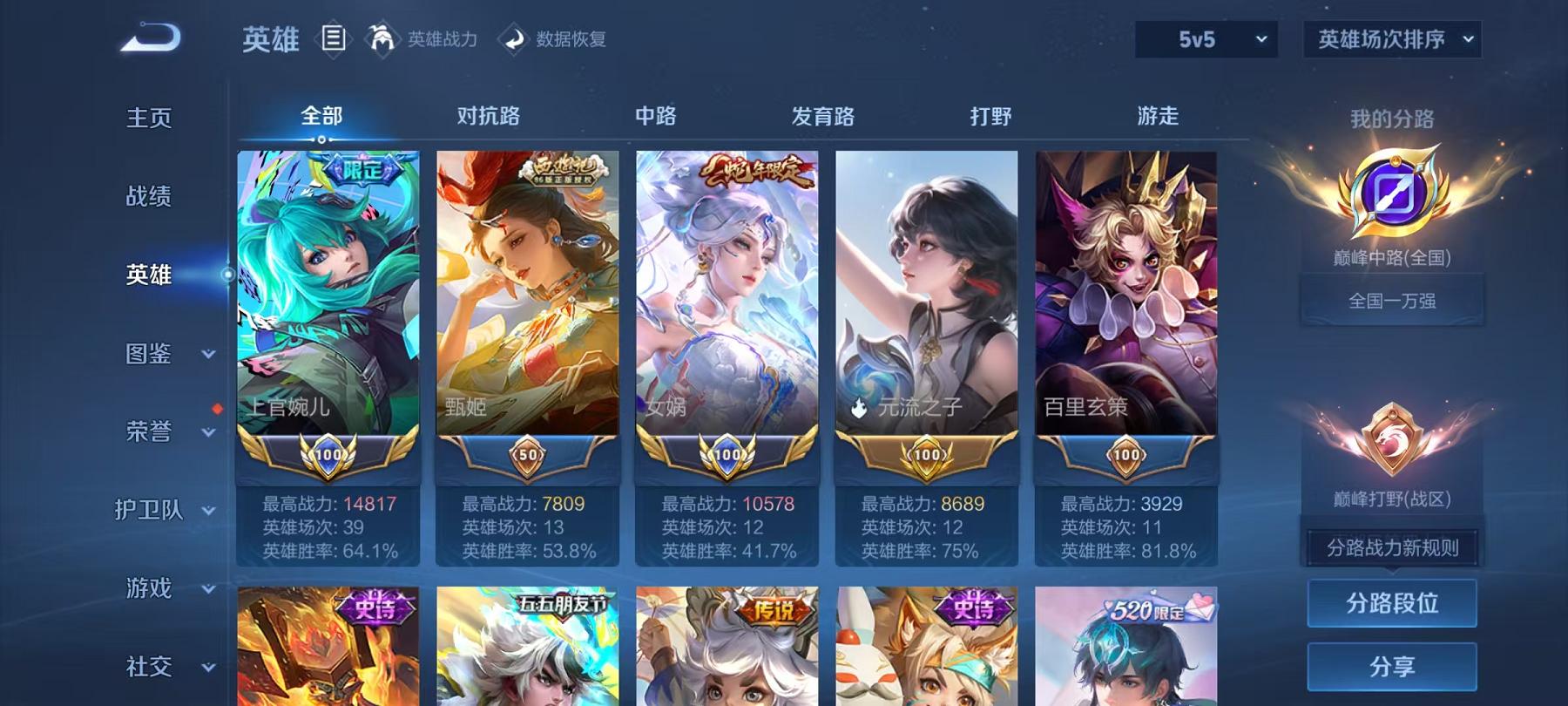Select the 巅峰打野(战区) emblem badge
Screen dimensions: 1568x706
point(1391,440)
